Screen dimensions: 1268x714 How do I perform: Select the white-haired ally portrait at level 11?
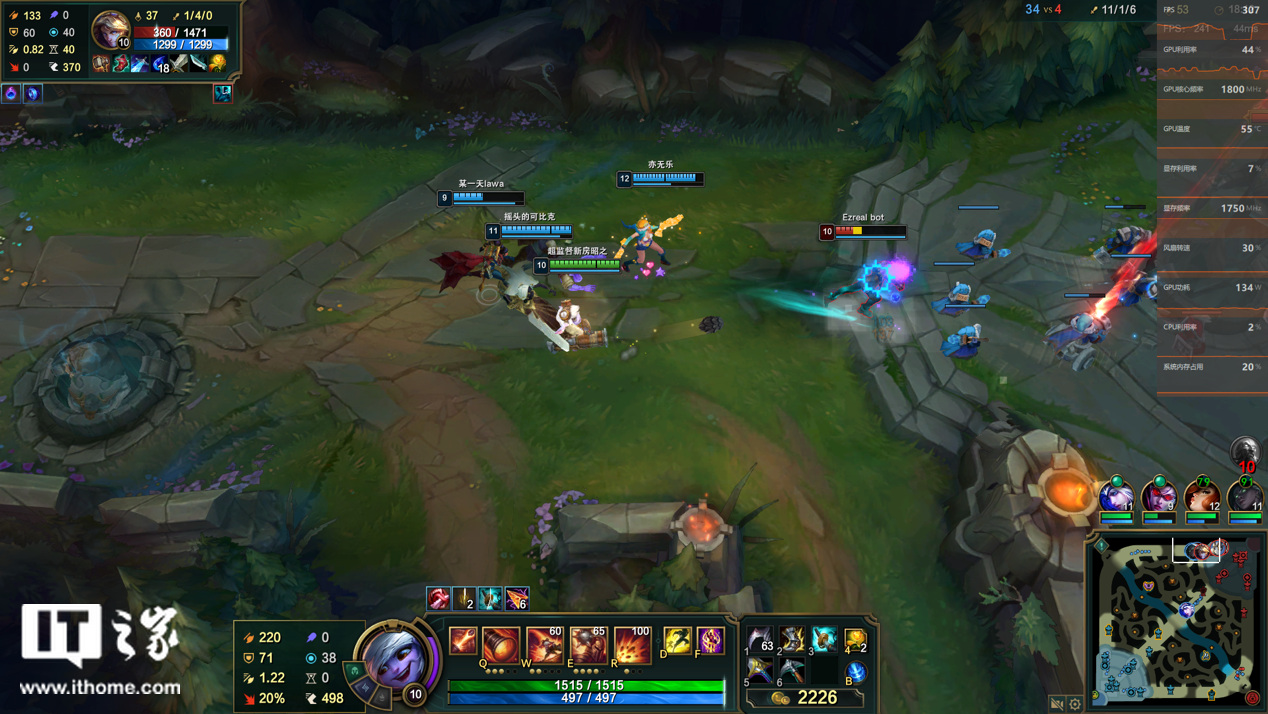pos(1117,495)
